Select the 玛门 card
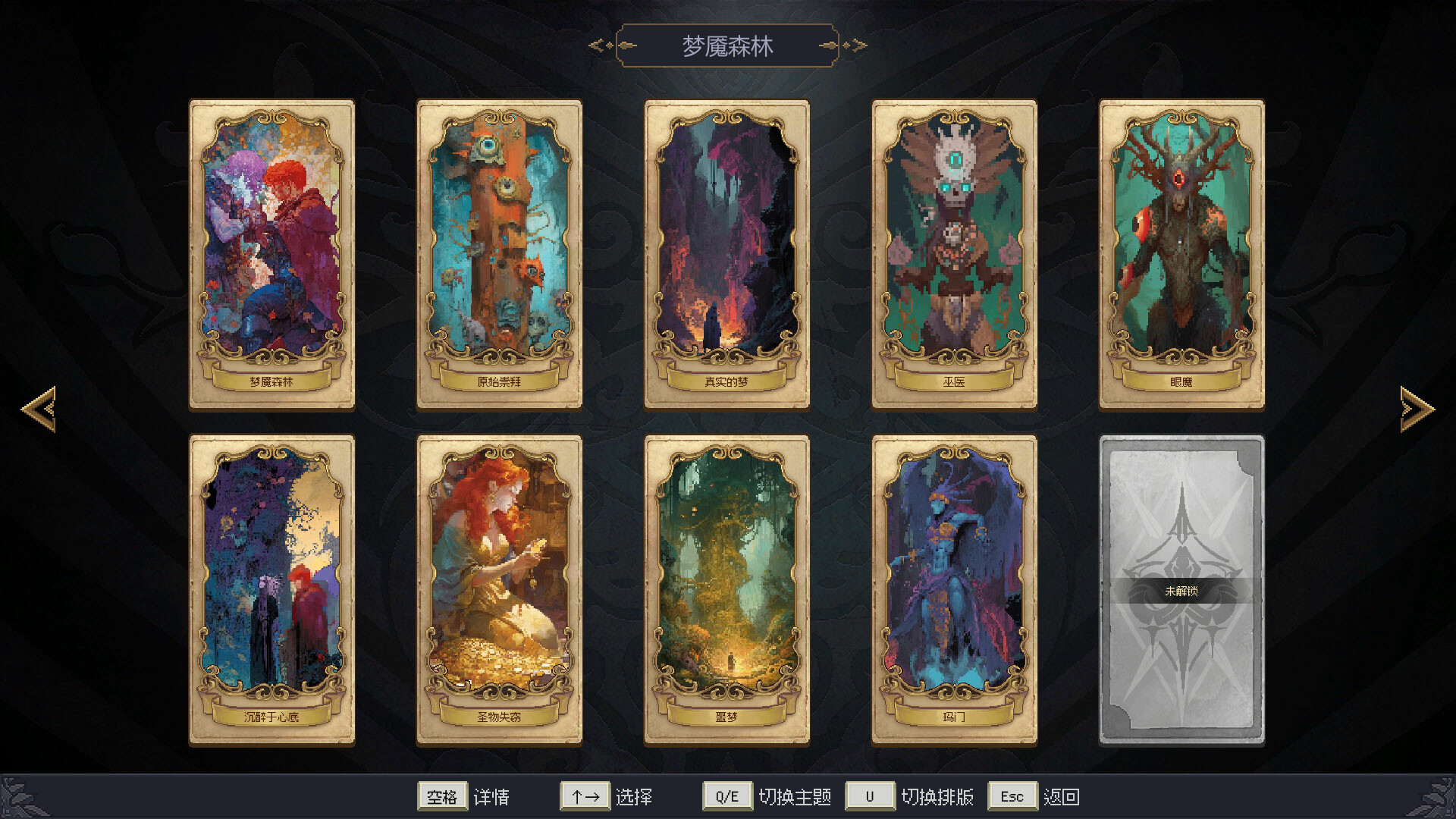 [x=952, y=584]
